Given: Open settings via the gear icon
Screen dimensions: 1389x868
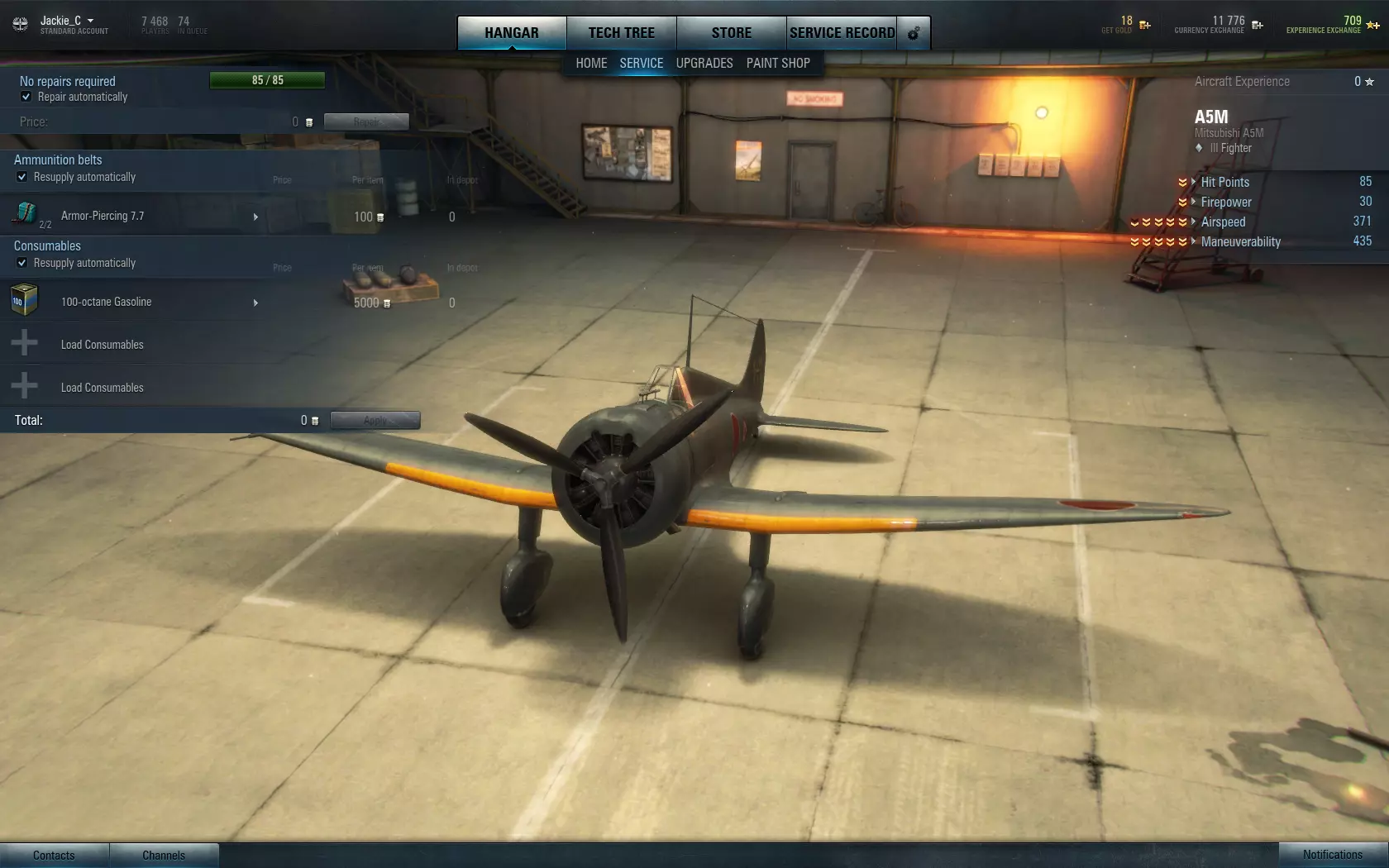Looking at the screenshot, I should click(x=914, y=34).
